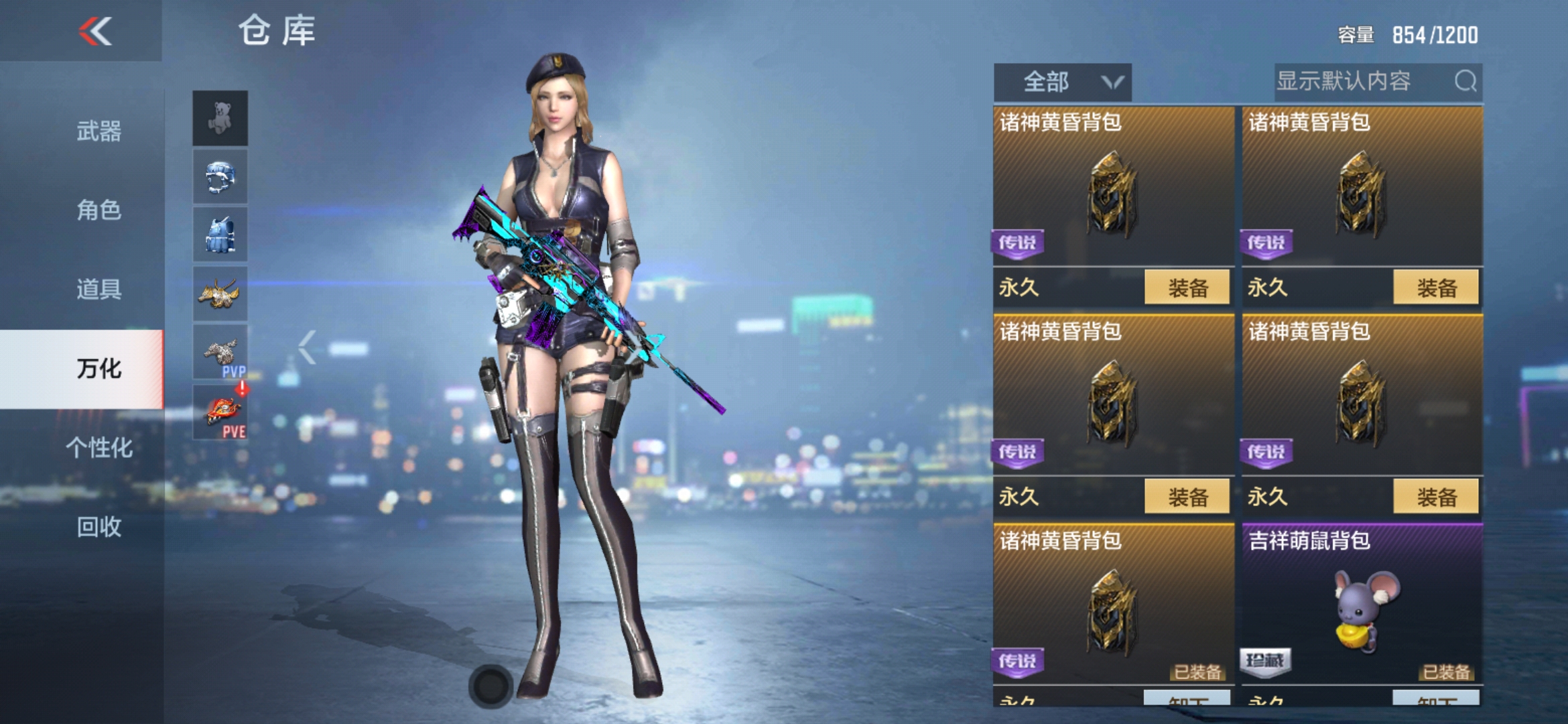Select the golden winged creature slot

click(x=220, y=293)
